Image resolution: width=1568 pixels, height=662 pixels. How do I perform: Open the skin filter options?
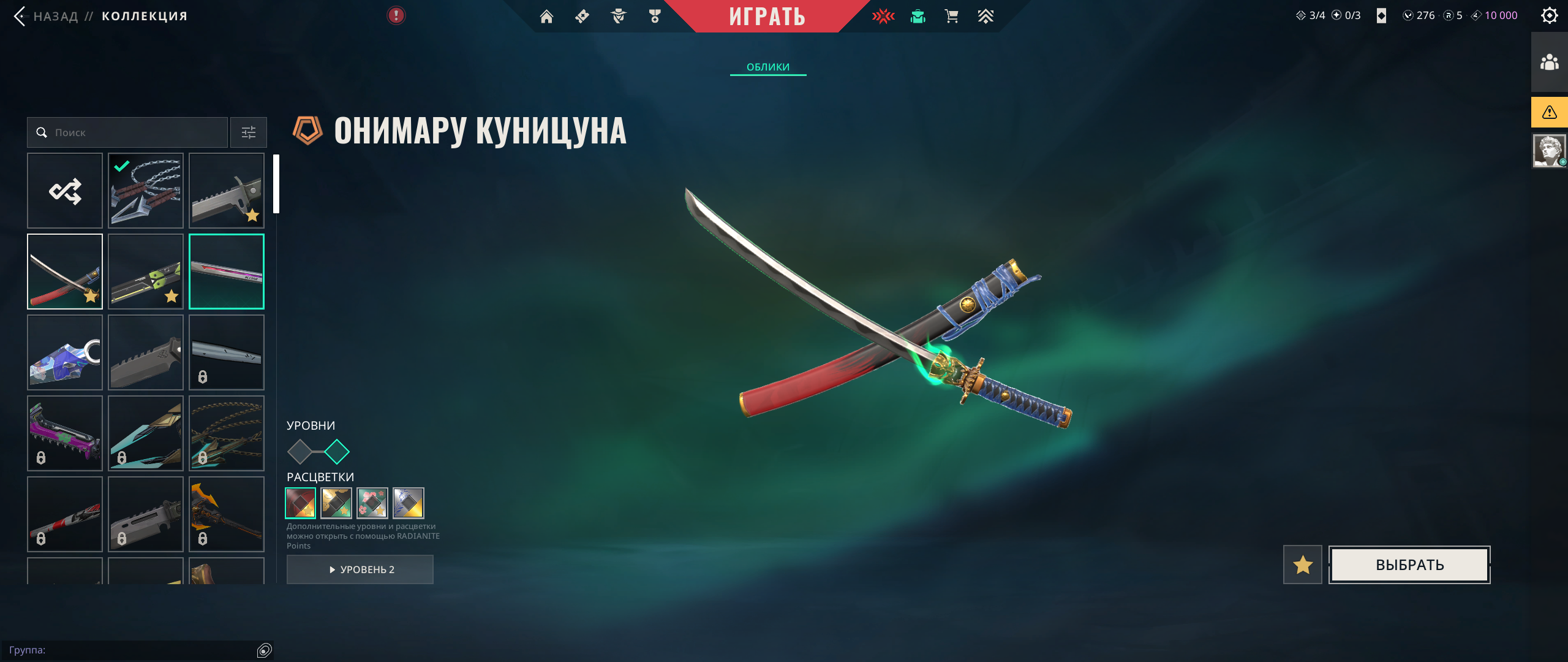click(x=249, y=132)
